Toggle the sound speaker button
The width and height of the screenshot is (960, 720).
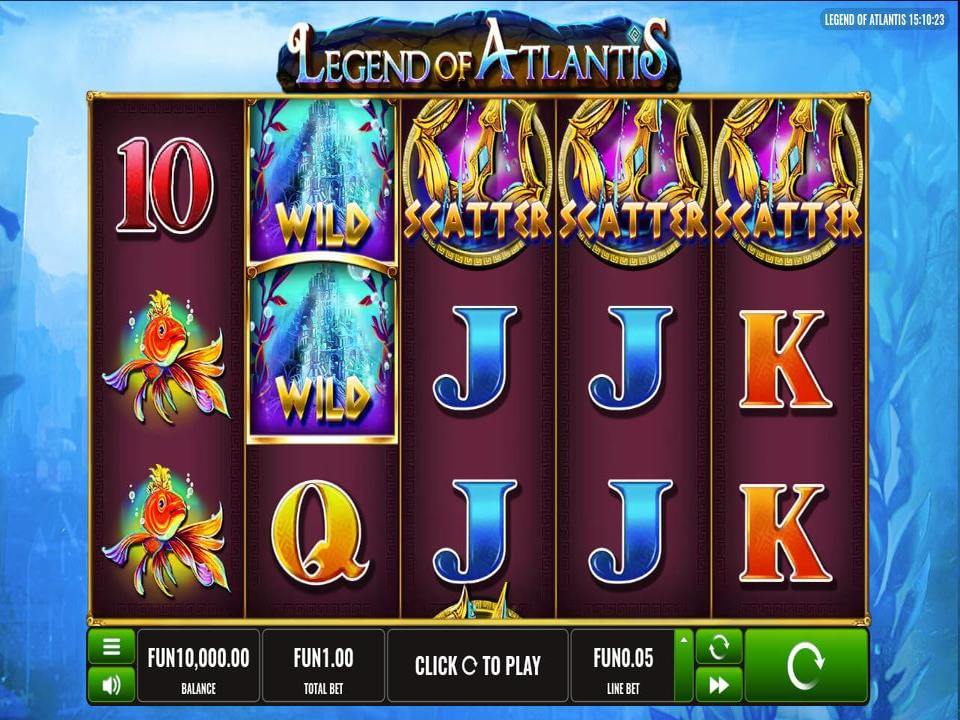[x=111, y=685]
